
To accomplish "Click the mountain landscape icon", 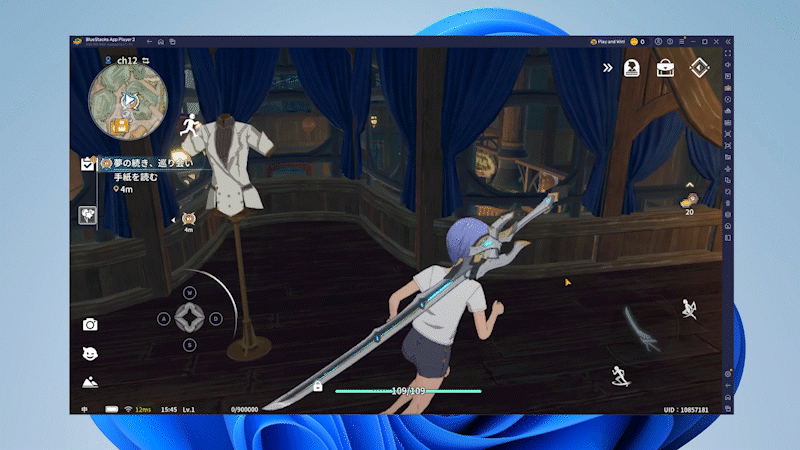I will click(x=90, y=381).
